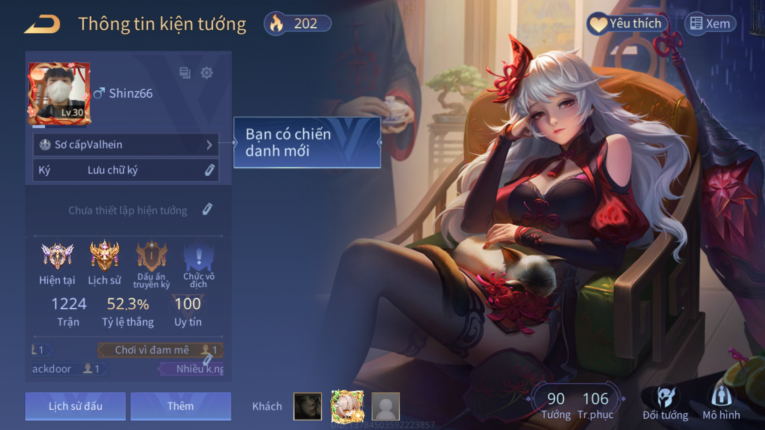This screenshot has width=765, height=430.
Task: Set up display hero via edit icon
Action: coord(207,210)
